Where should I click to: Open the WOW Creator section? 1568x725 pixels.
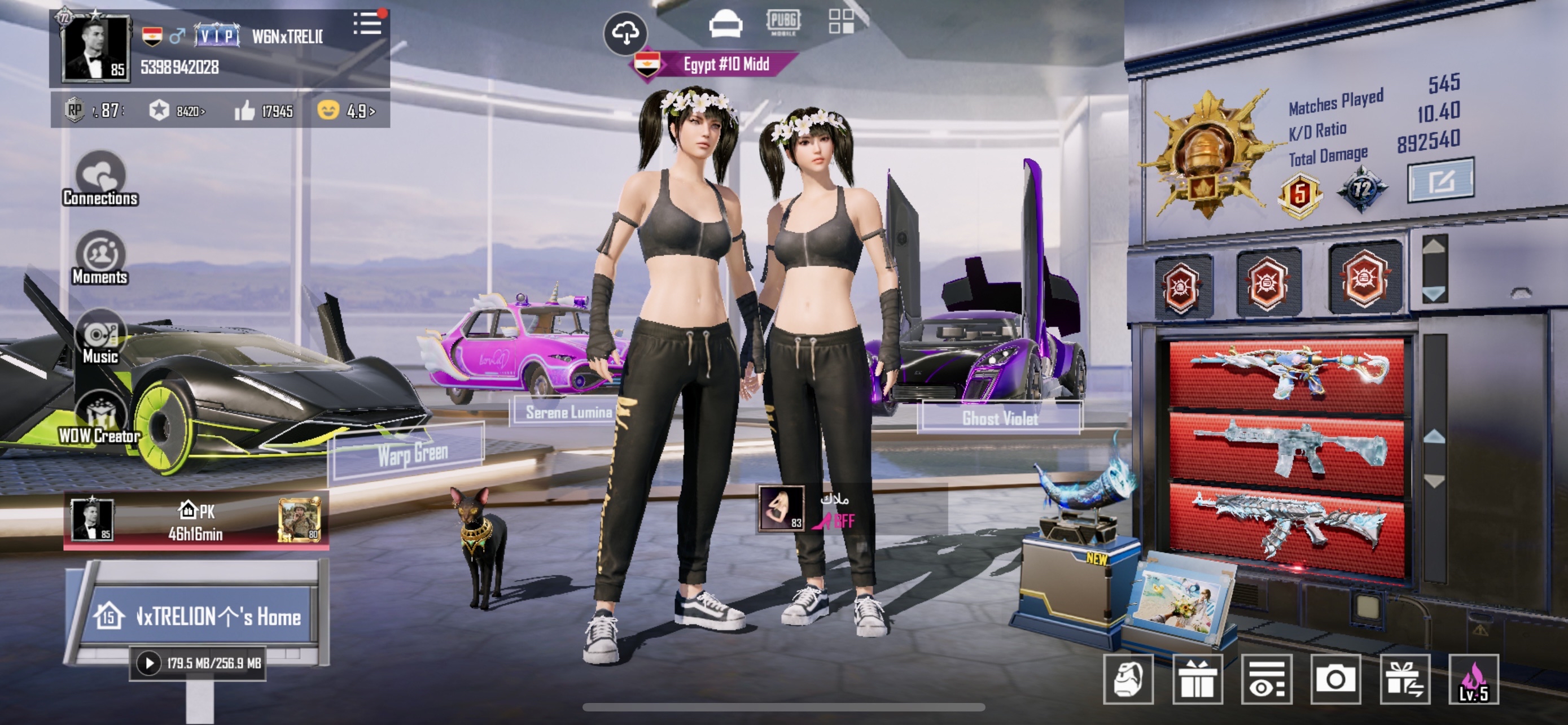tap(100, 418)
